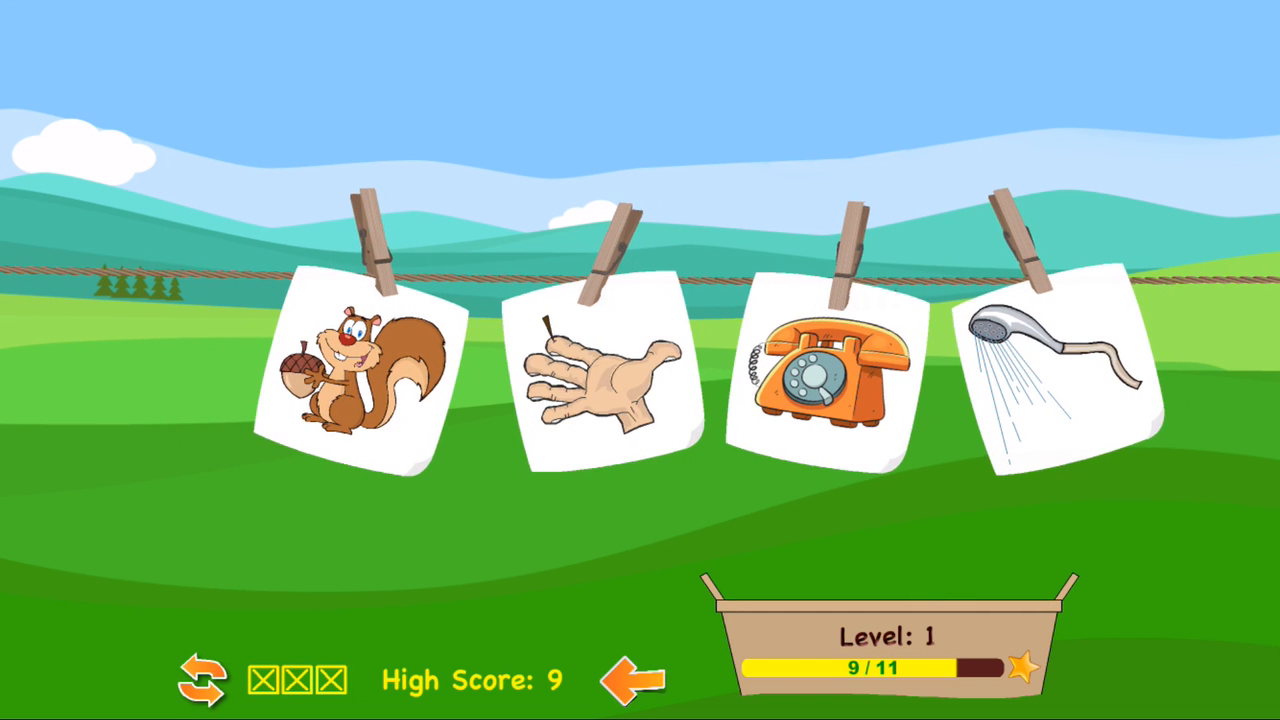The width and height of the screenshot is (1280, 720).
Task: Click the orange back arrow
Action: [x=632, y=678]
